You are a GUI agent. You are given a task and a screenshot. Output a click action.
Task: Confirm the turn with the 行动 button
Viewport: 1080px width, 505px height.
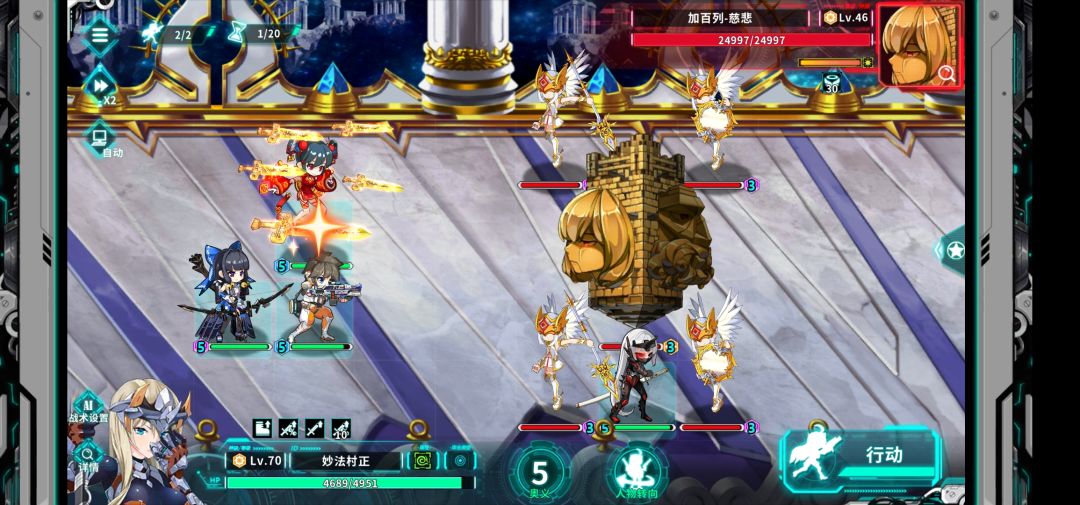(x=861, y=455)
